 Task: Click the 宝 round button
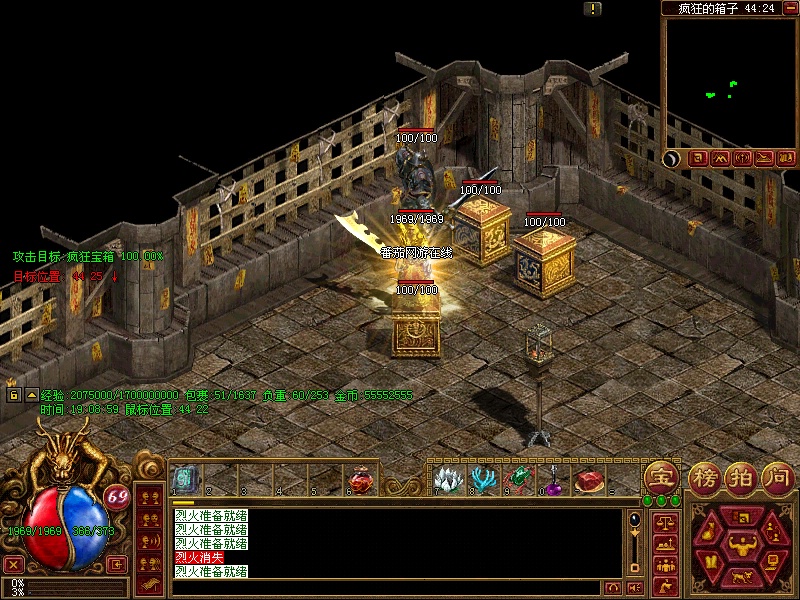(661, 477)
